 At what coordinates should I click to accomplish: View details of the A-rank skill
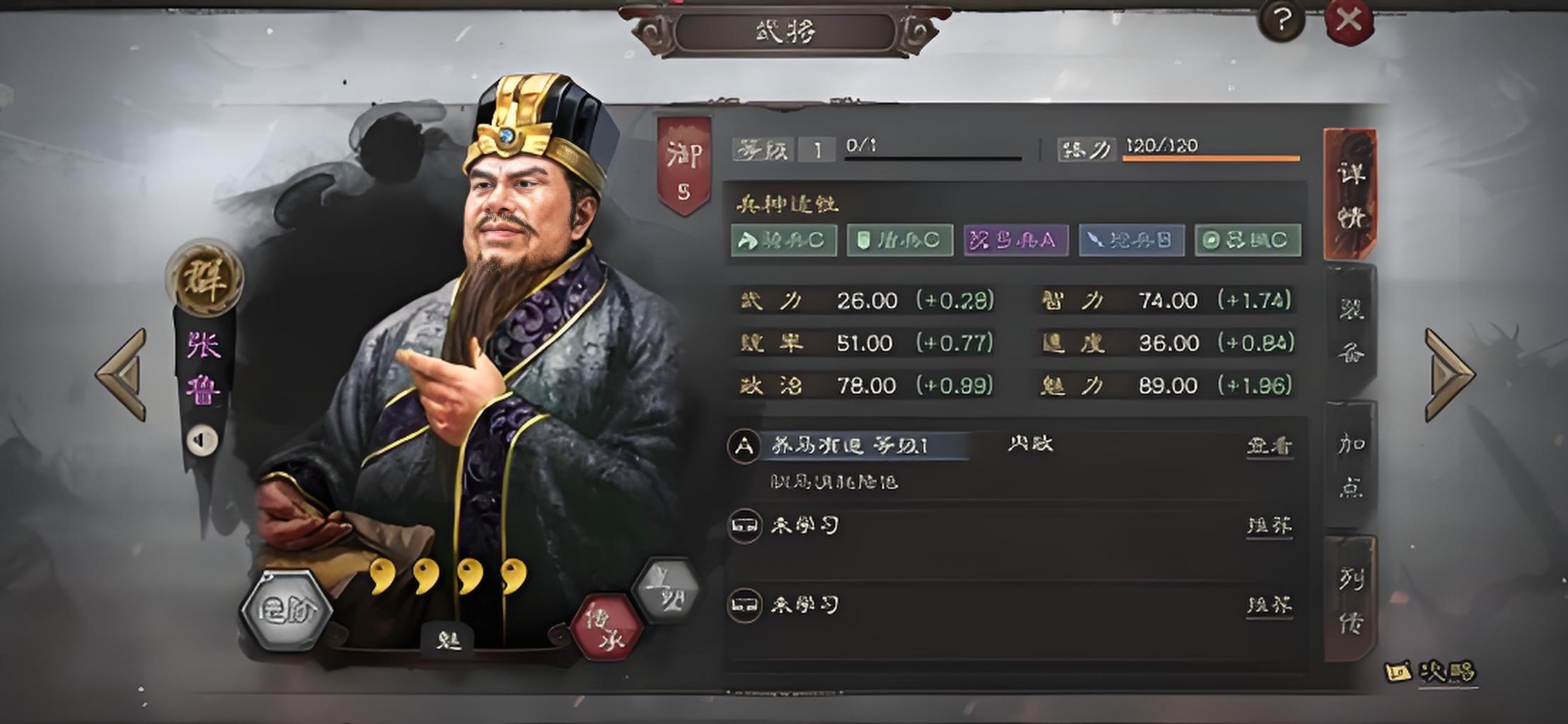point(1270,446)
